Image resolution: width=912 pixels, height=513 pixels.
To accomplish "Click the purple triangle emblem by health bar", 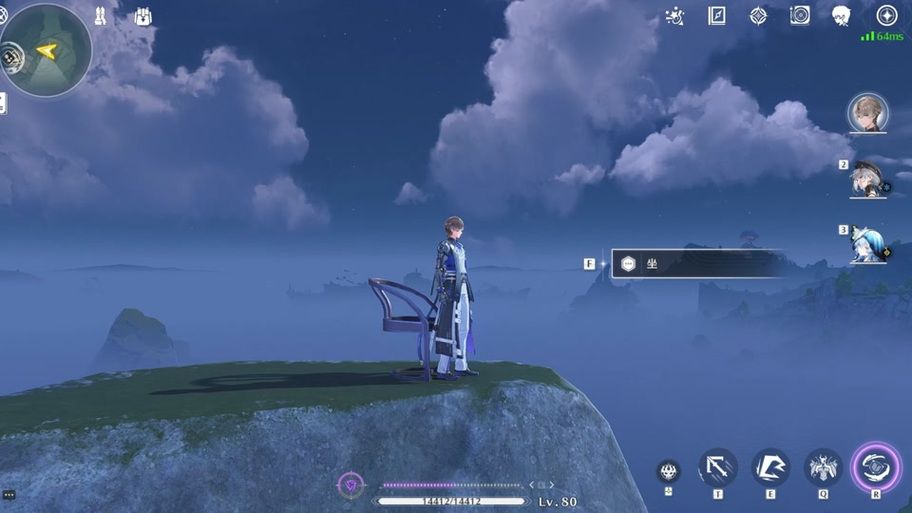I will [350, 485].
